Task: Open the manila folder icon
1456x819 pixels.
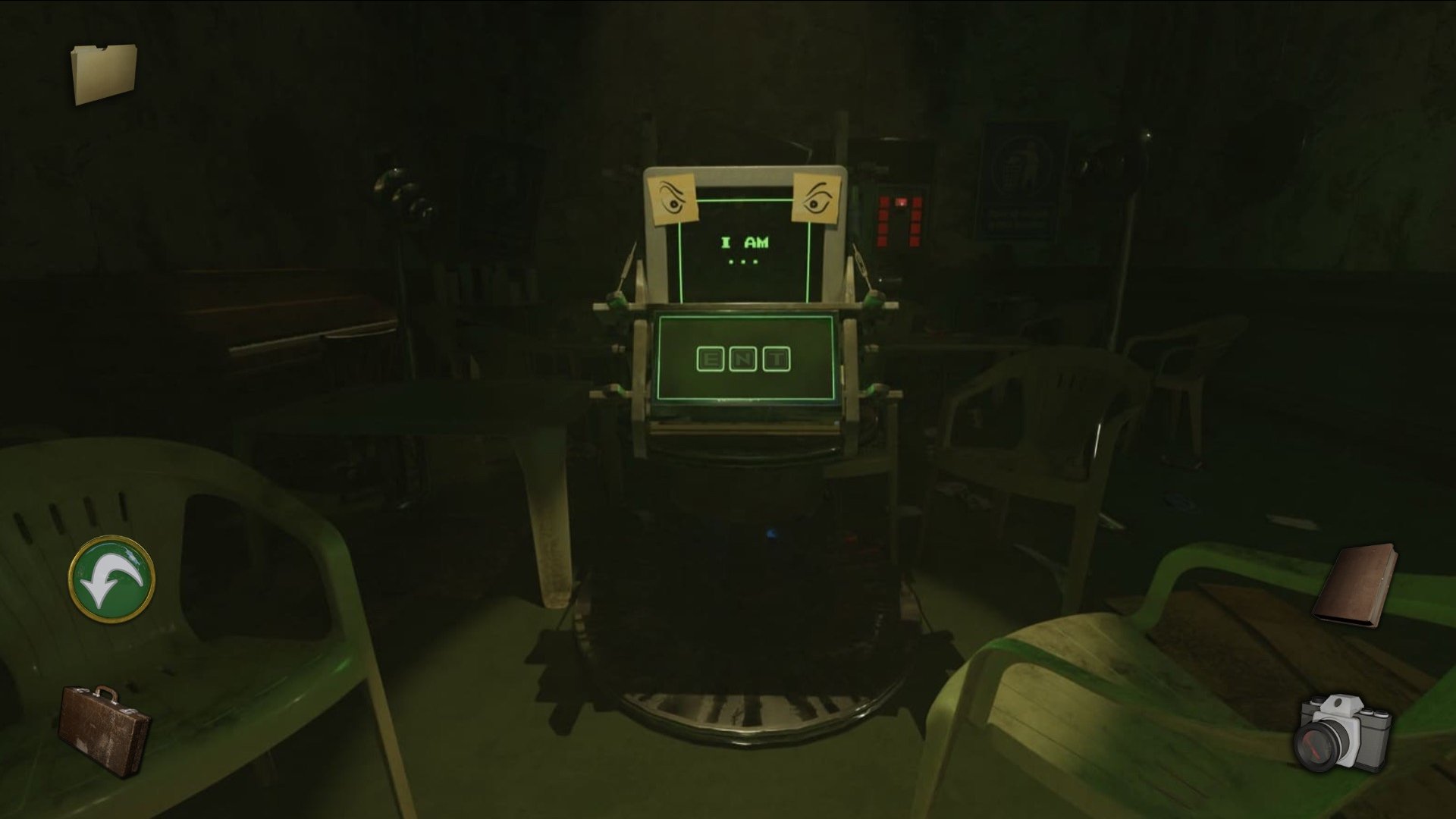Action: [x=104, y=74]
